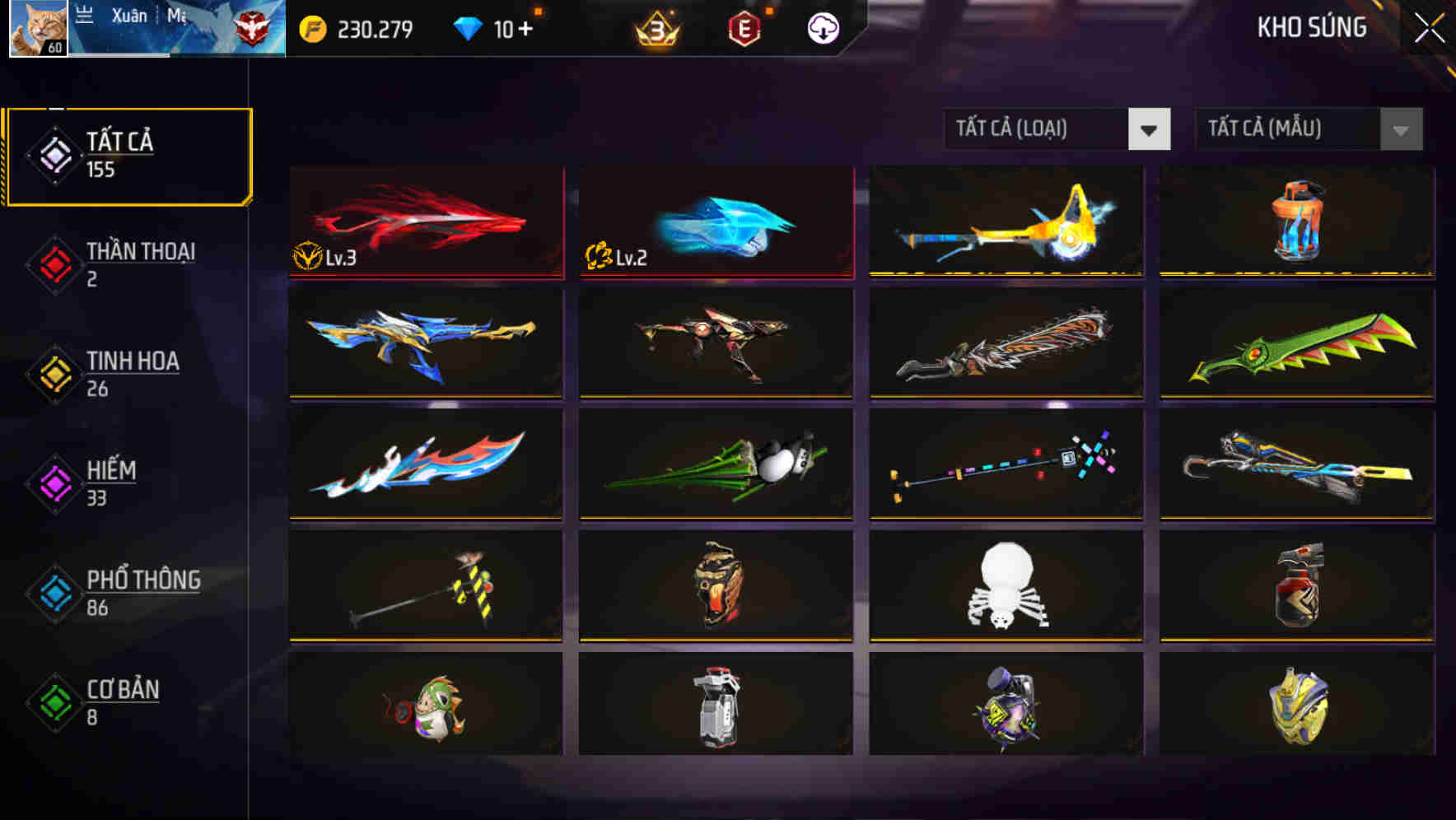This screenshot has height=820, width=1456.
Task: Open the TẤT CẢ (LOẠI) dropdown
Action: [1058, 129]
